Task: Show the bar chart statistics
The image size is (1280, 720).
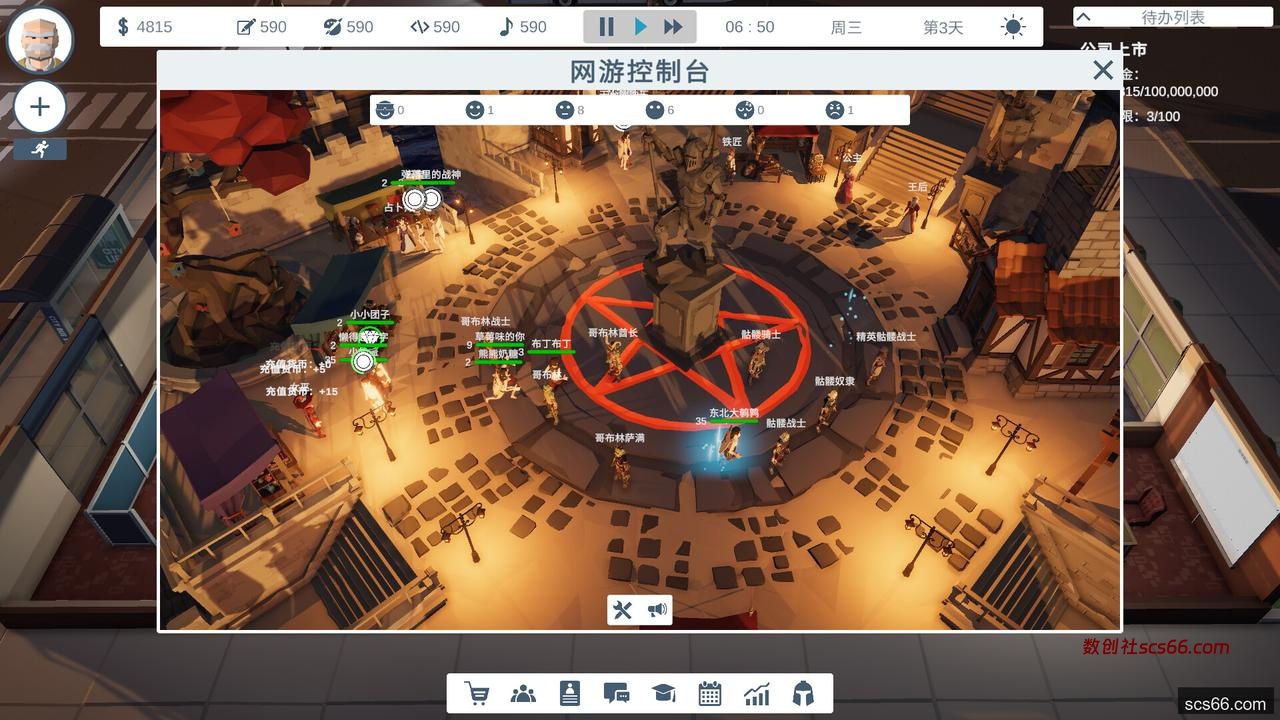Action: click(x=756, y=693)
